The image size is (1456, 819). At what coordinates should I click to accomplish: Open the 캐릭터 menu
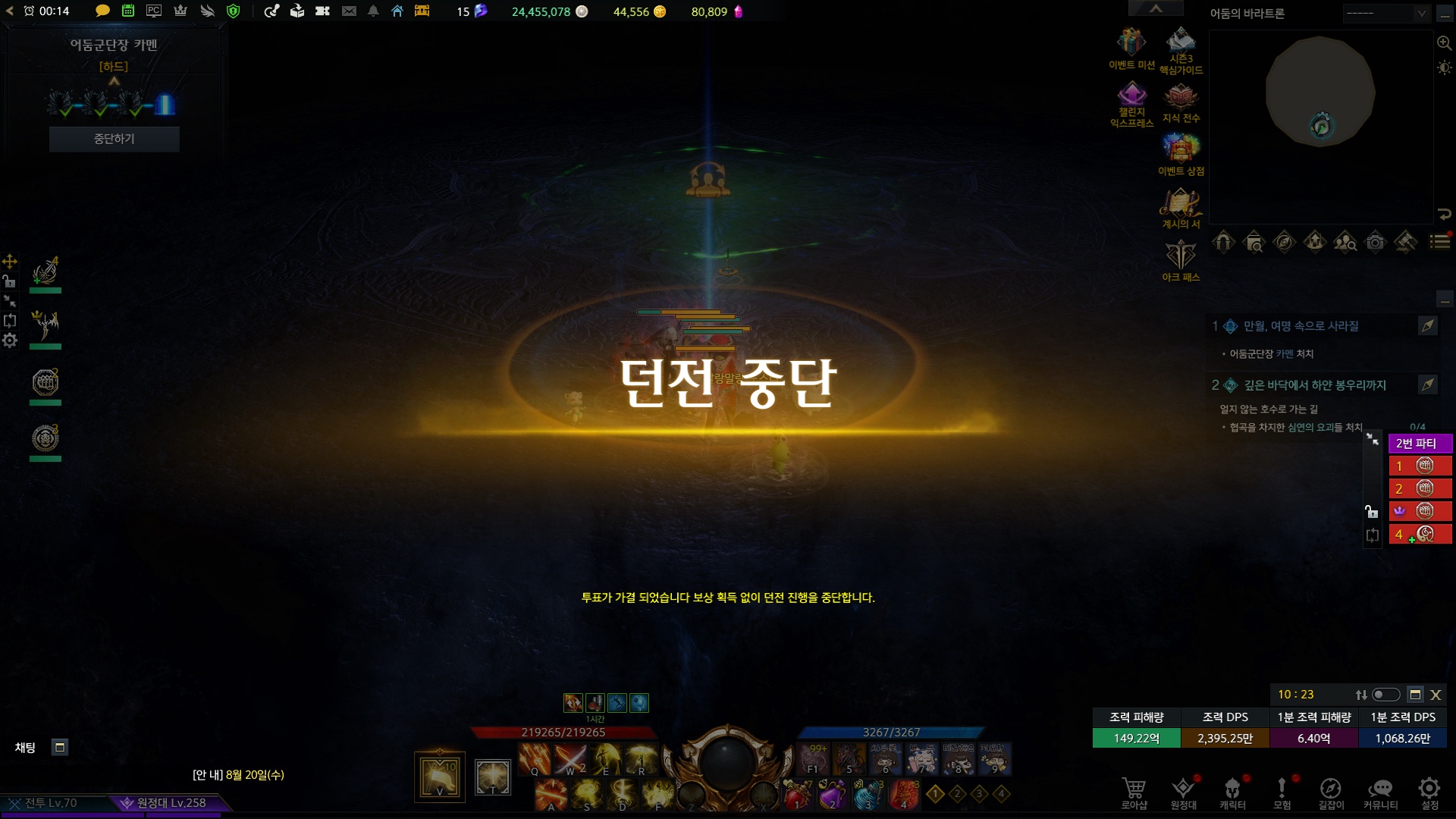1232,792
